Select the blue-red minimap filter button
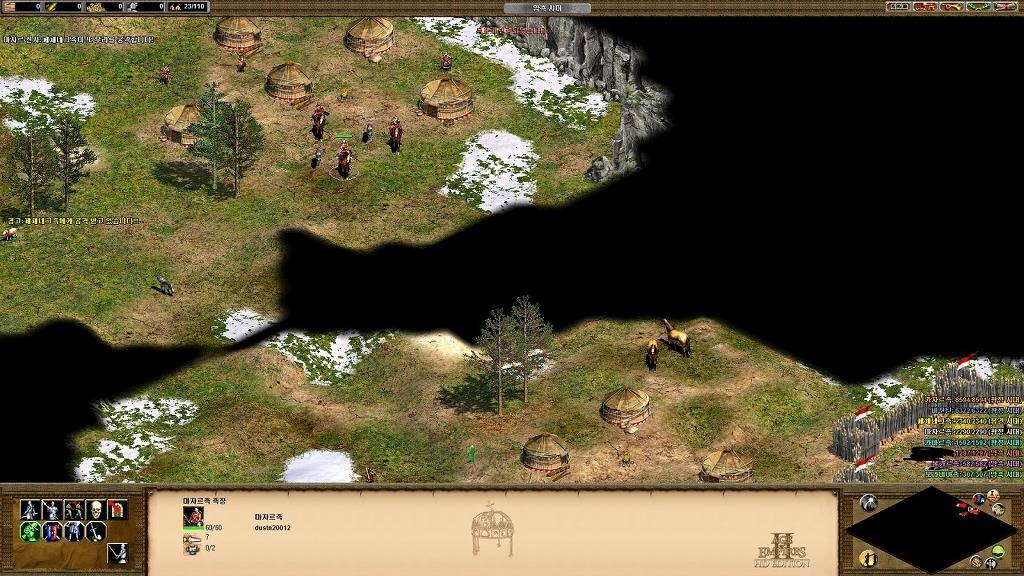Image resolution: width=1024 pixels, height=576 pixels. pos(978,499)
